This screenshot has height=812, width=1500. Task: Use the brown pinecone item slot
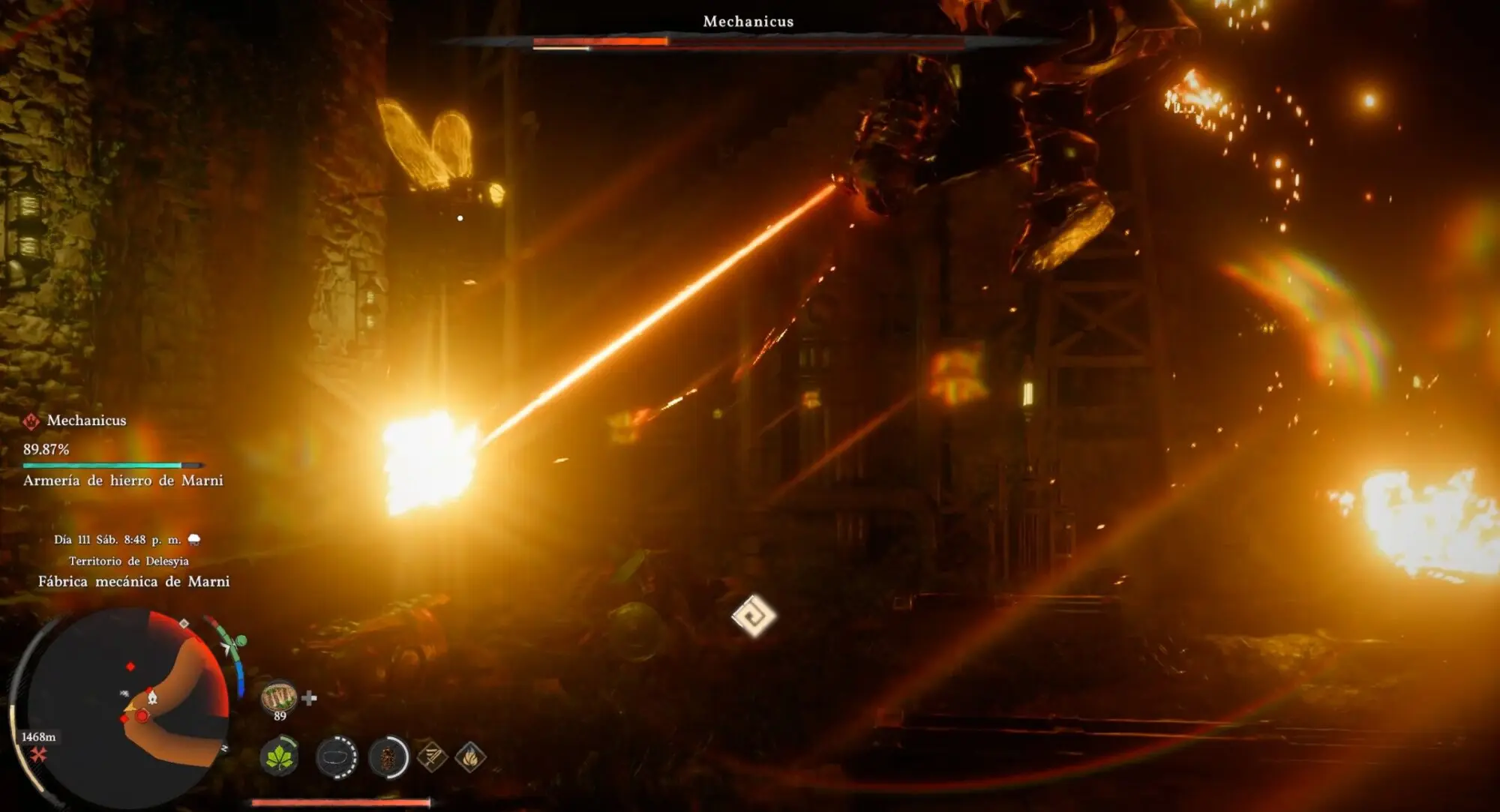point(388,757)
